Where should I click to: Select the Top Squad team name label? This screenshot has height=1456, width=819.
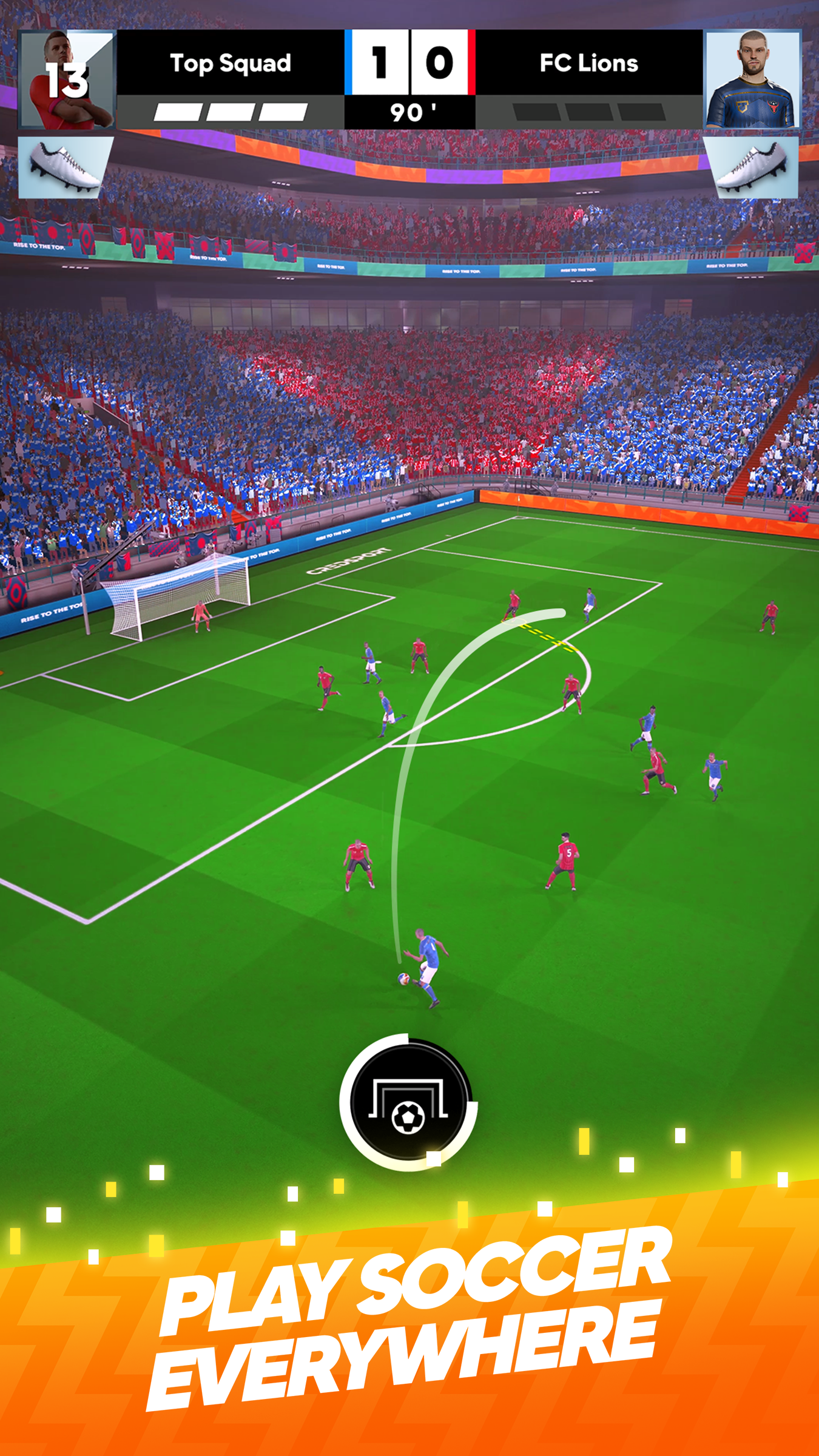[x=231, y=62]
